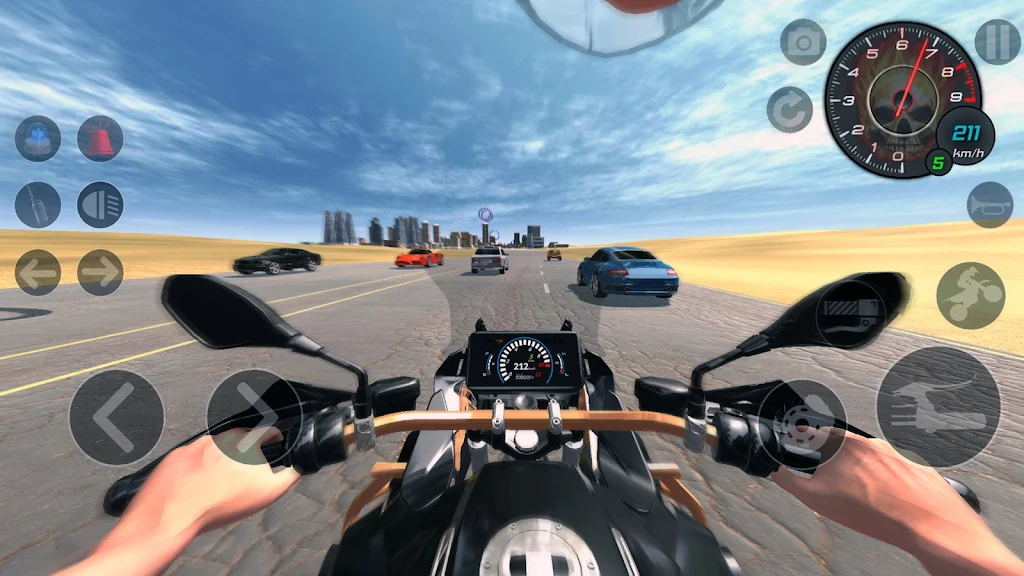
Task: Steer right with the large chevron
Action: (254, 417)
